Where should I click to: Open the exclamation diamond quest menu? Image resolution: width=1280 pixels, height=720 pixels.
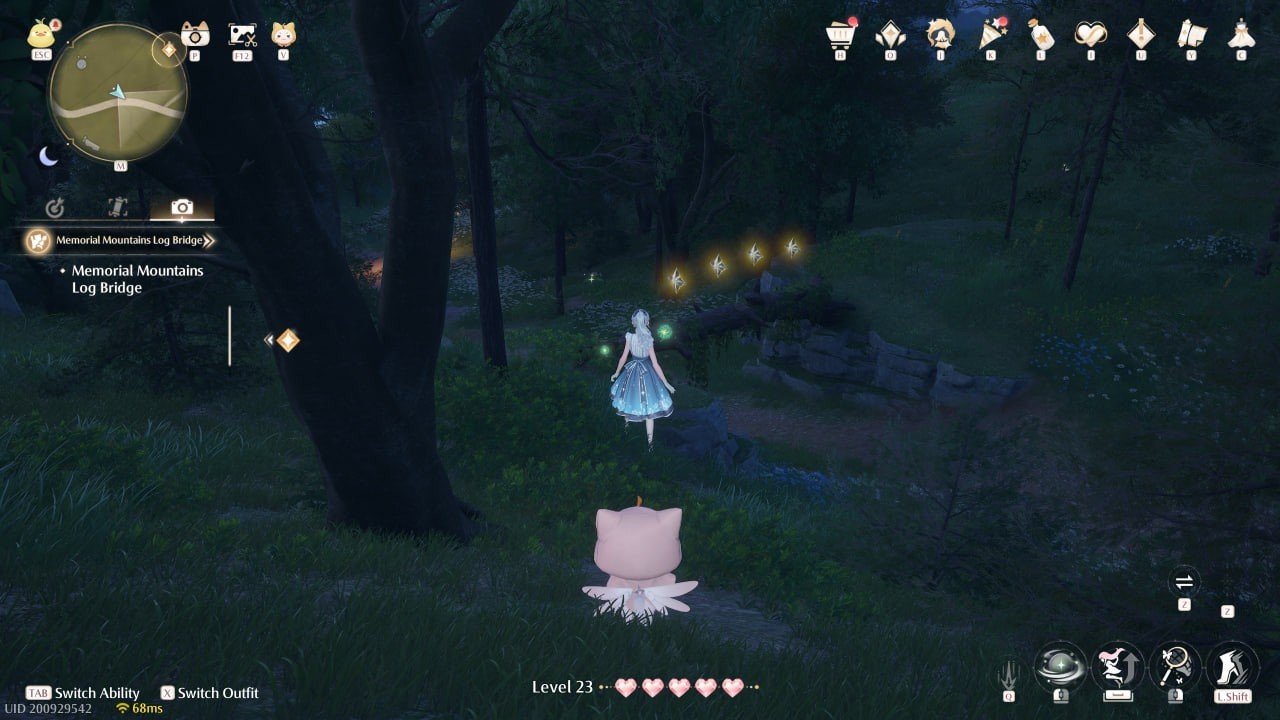click(x=1141, y=34)
